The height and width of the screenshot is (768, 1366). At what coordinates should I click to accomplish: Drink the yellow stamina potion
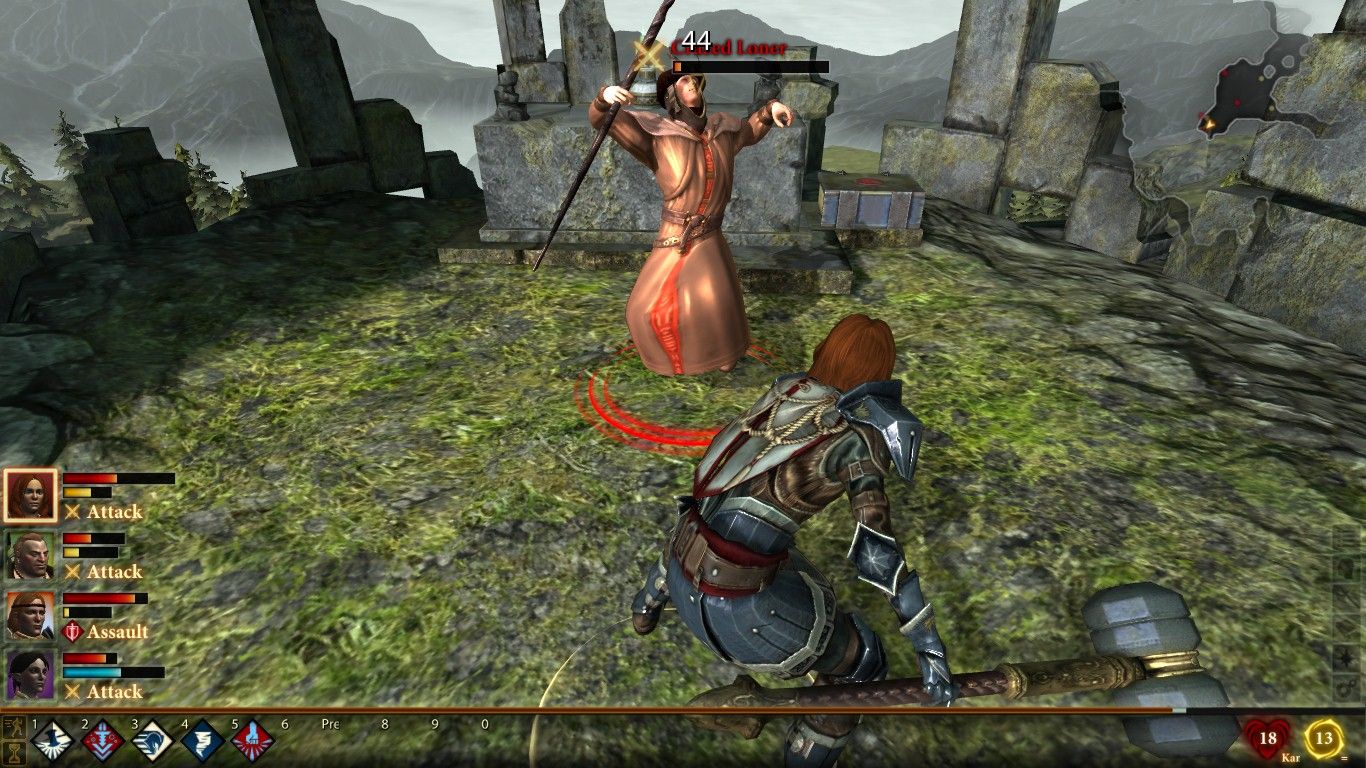1324,740
